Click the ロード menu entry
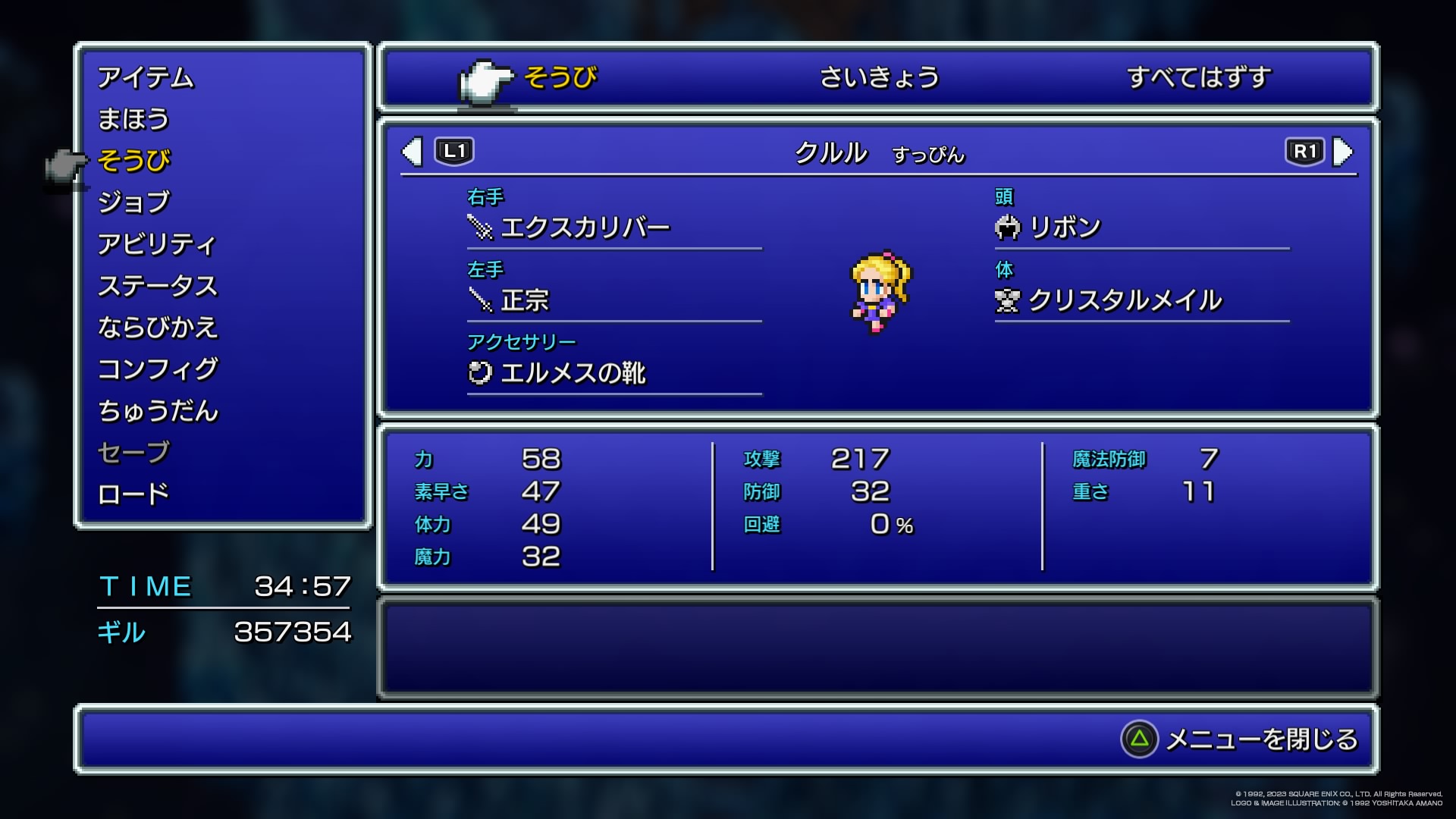The image size is (1456, 819). click(133, 494)
